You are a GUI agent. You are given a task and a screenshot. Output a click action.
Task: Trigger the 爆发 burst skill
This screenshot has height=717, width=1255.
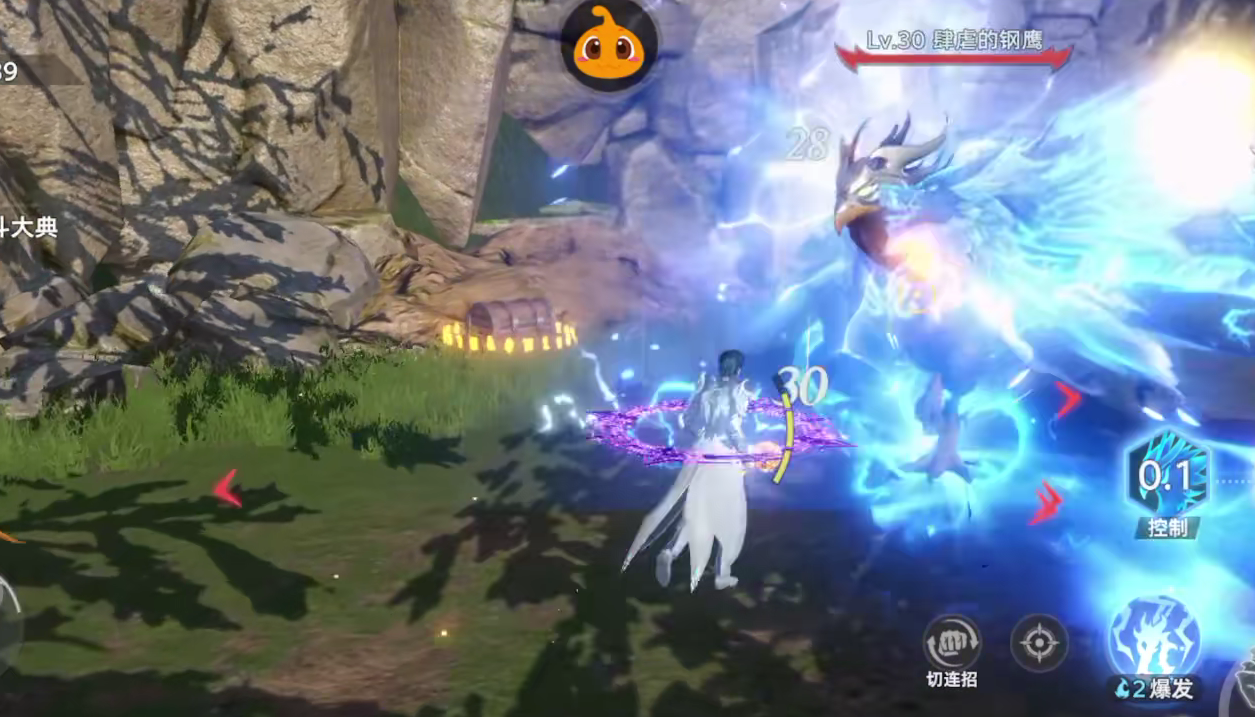point(1154,640)
